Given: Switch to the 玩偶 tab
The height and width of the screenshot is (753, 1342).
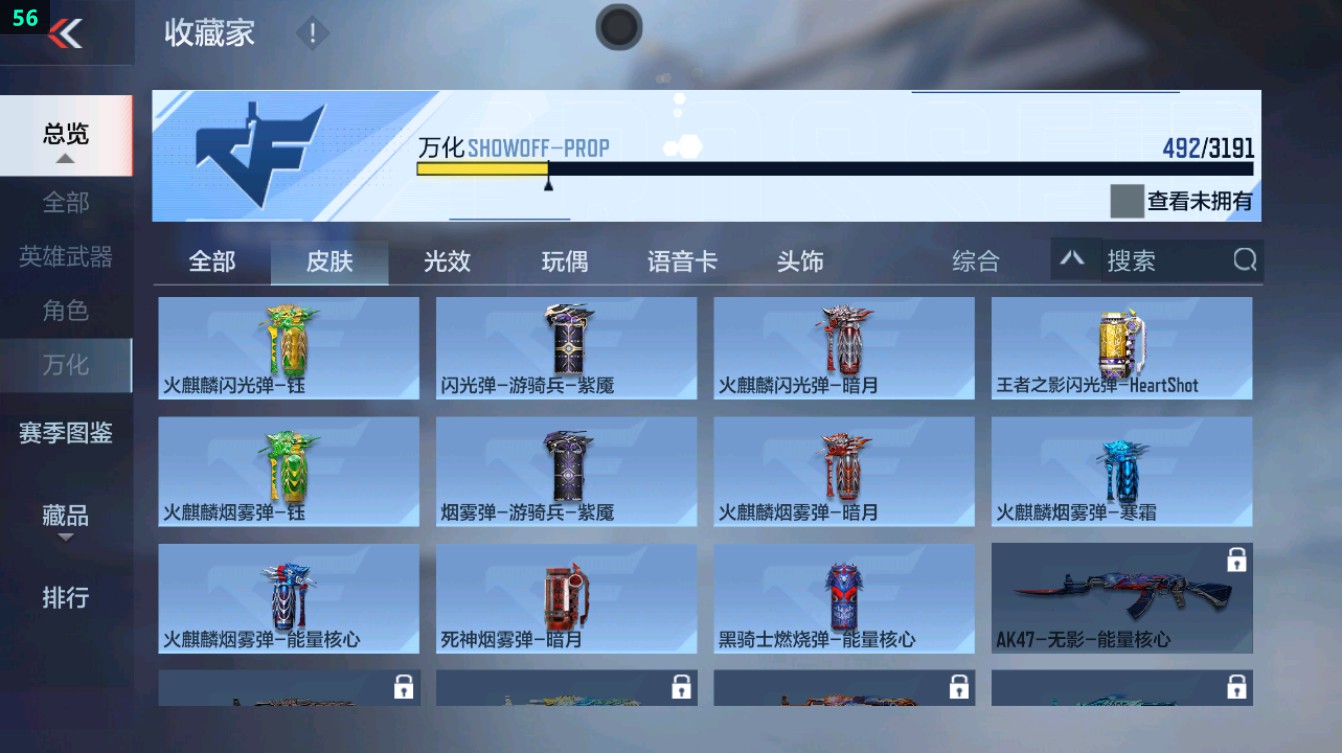Looking at the screenshot, I should point(565,261).
